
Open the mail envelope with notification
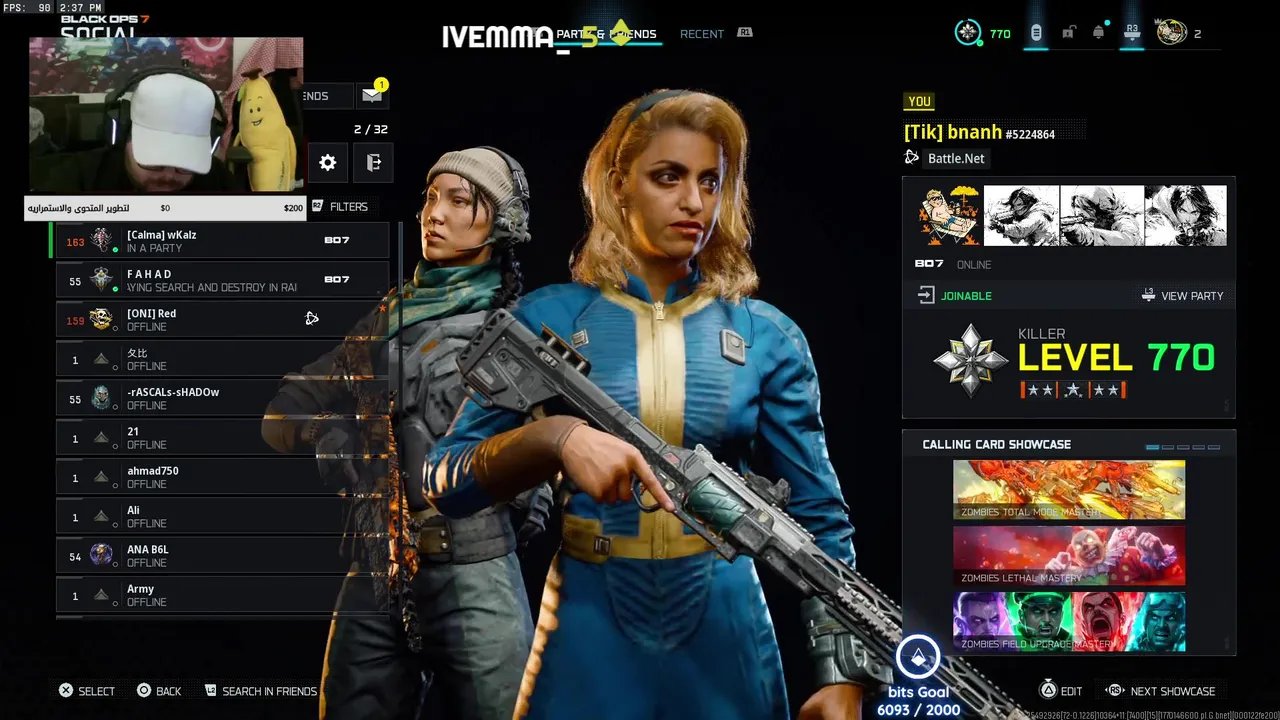click(x=372, y=96)
